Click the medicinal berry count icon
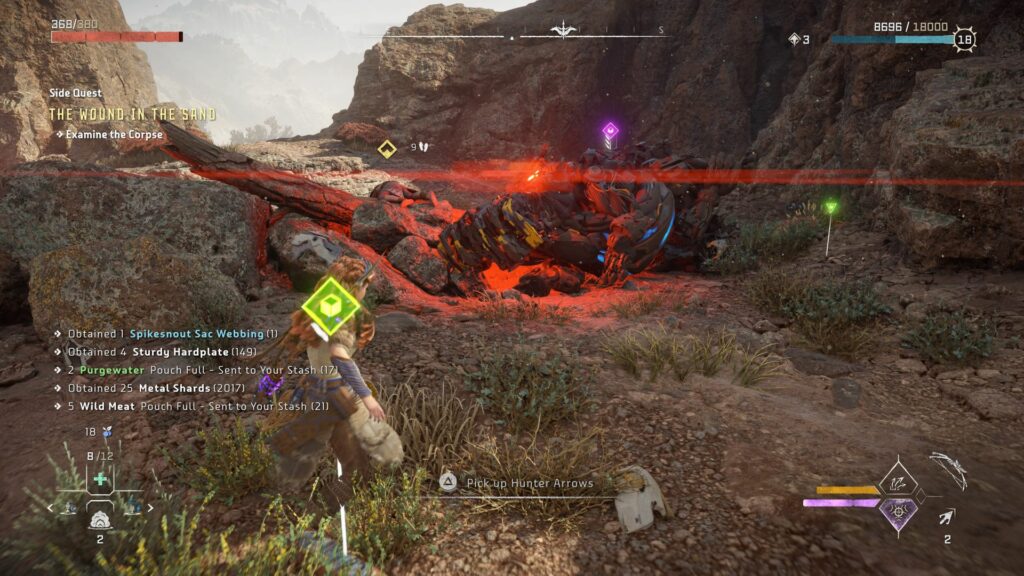1024x576 pixels. [x=105, y=432]
